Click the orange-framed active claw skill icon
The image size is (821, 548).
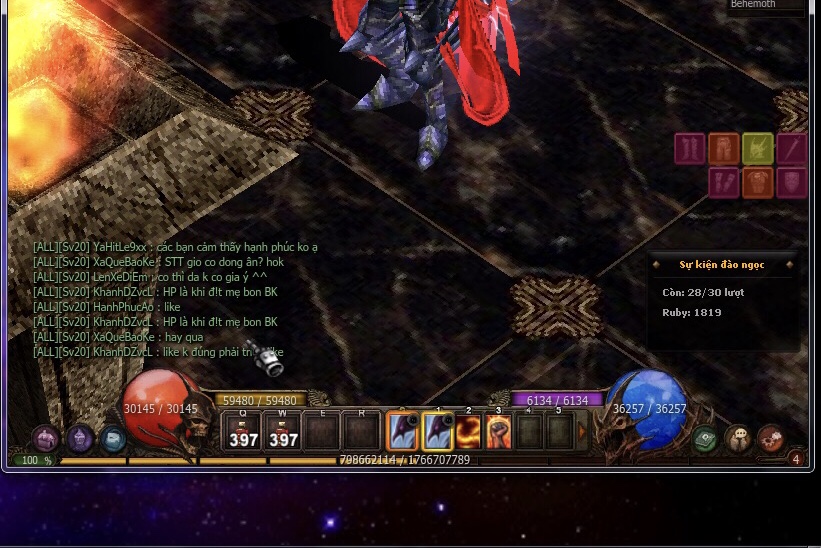tap(402, 432)
